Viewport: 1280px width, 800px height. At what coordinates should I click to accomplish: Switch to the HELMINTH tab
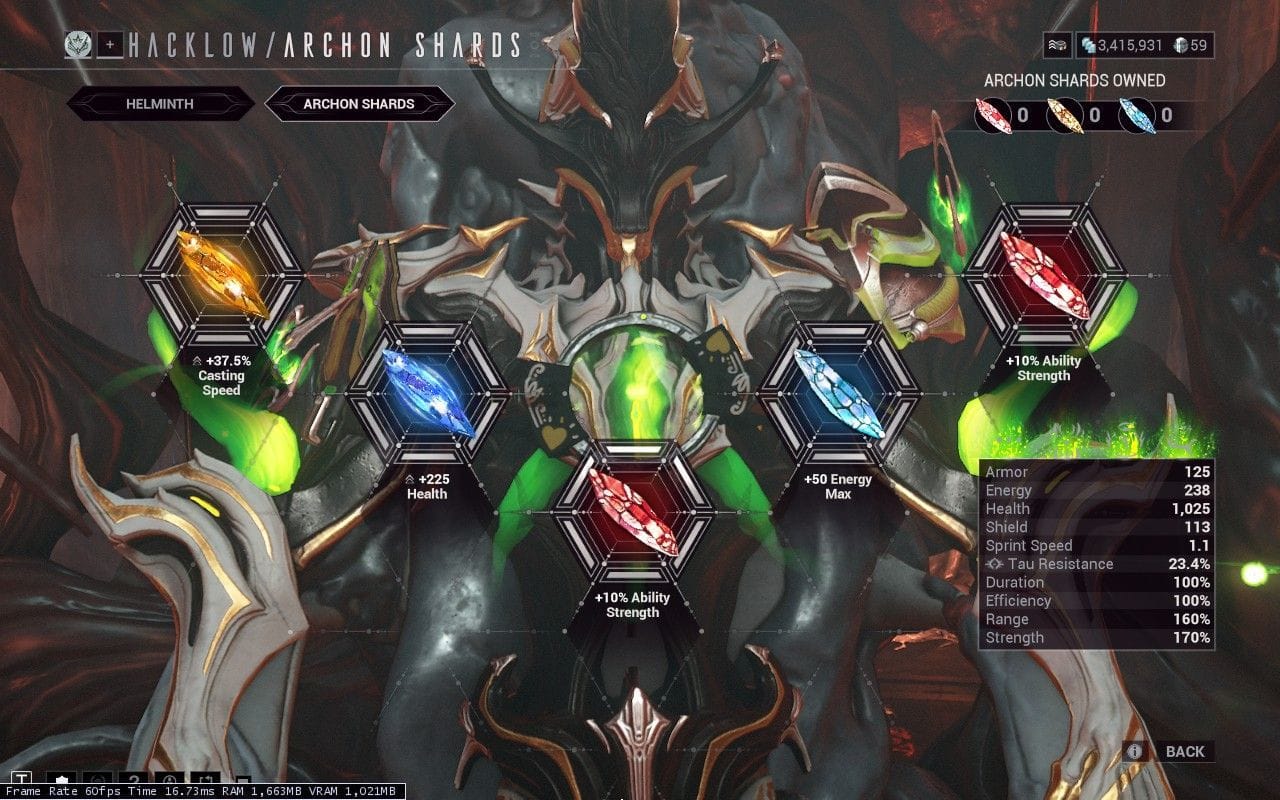click(x=159, y=104)
